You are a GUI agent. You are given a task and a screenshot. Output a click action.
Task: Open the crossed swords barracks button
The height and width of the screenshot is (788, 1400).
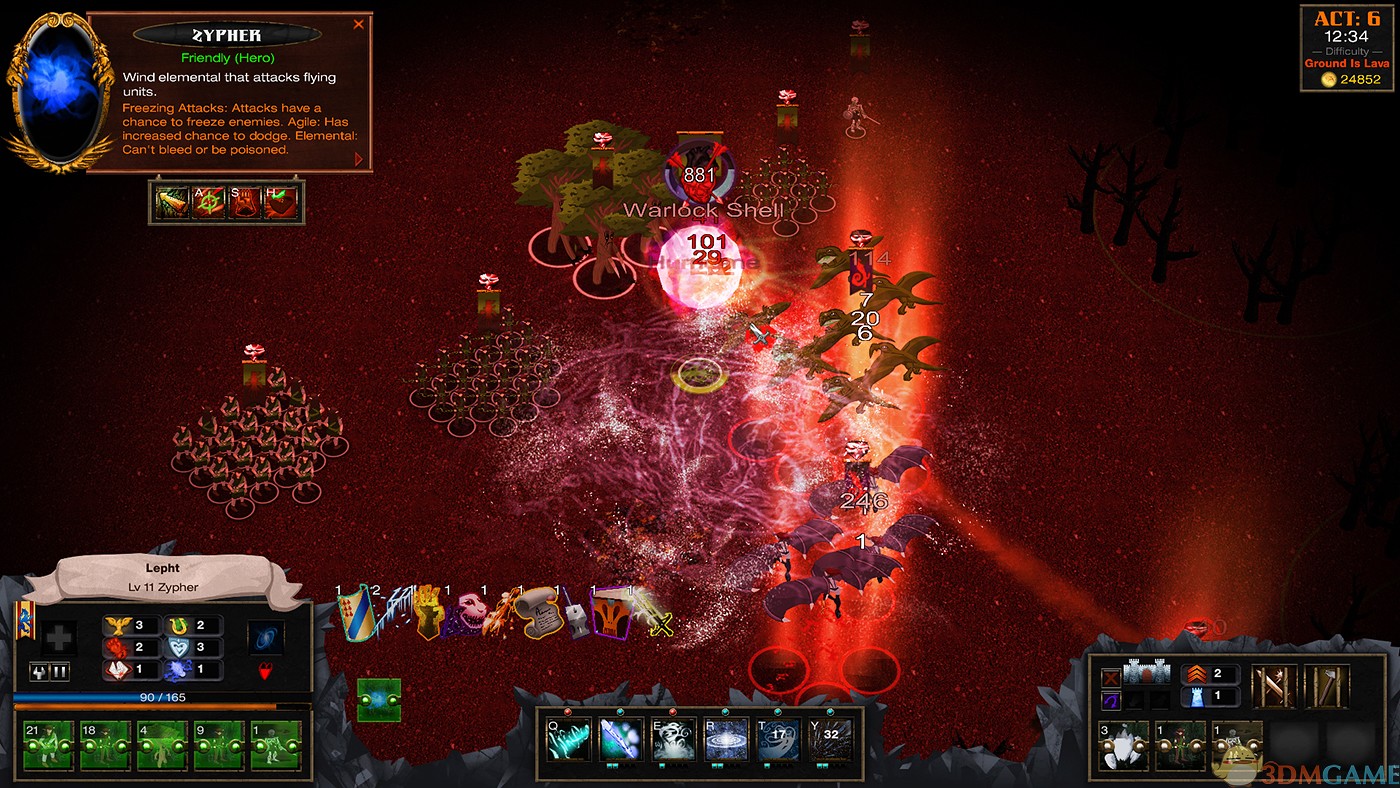click(x=1273, y=687)
